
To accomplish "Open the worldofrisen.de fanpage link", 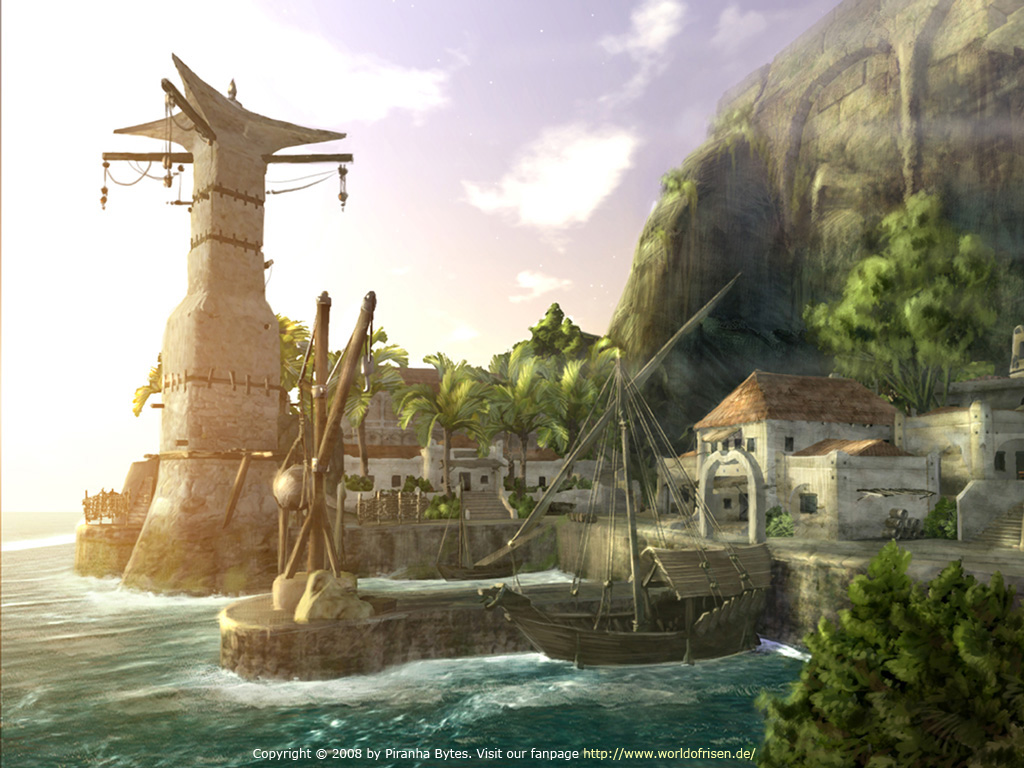I will (669, 754).
